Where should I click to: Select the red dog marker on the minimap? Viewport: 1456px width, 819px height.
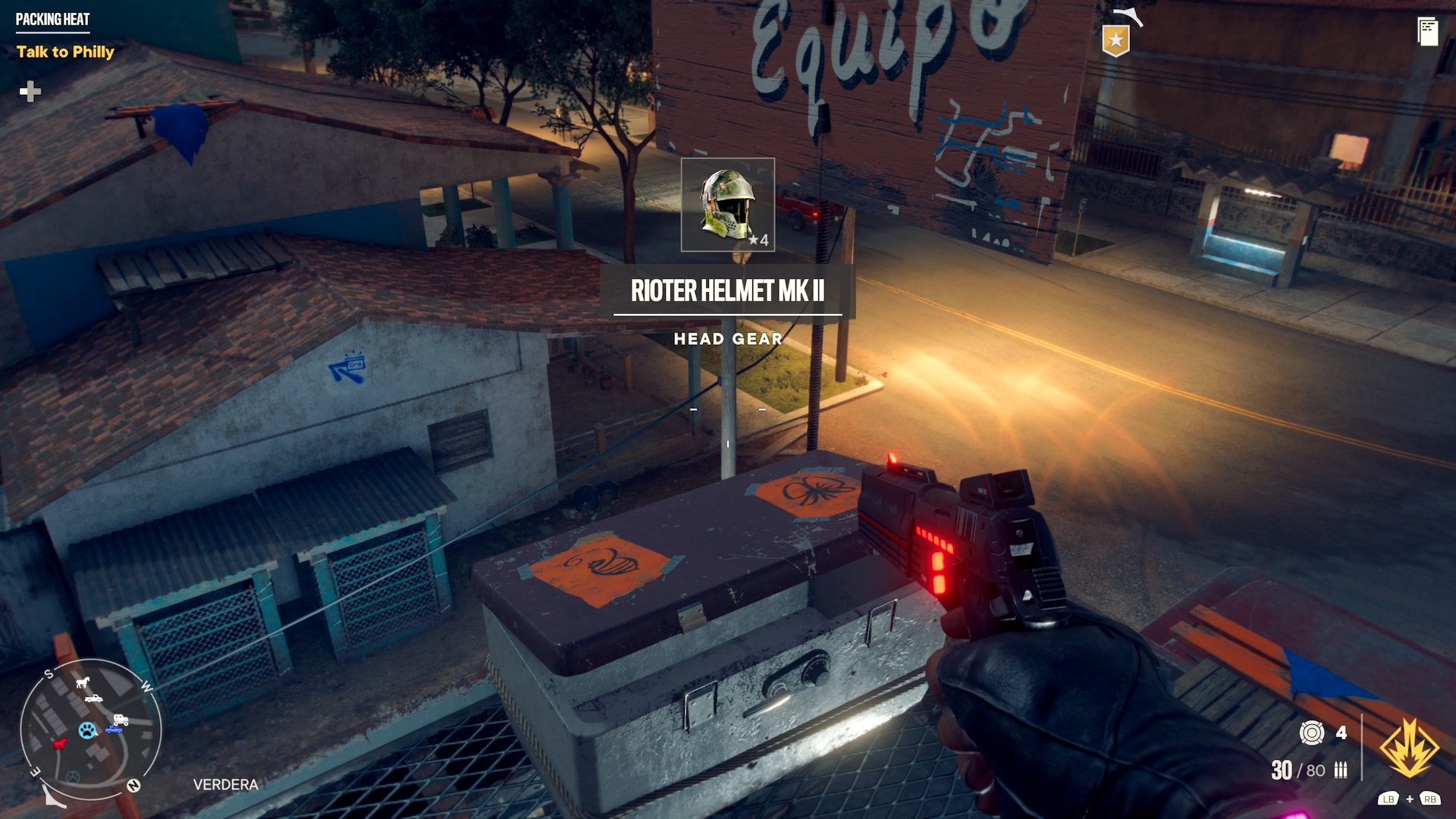[x=58, y=745]
